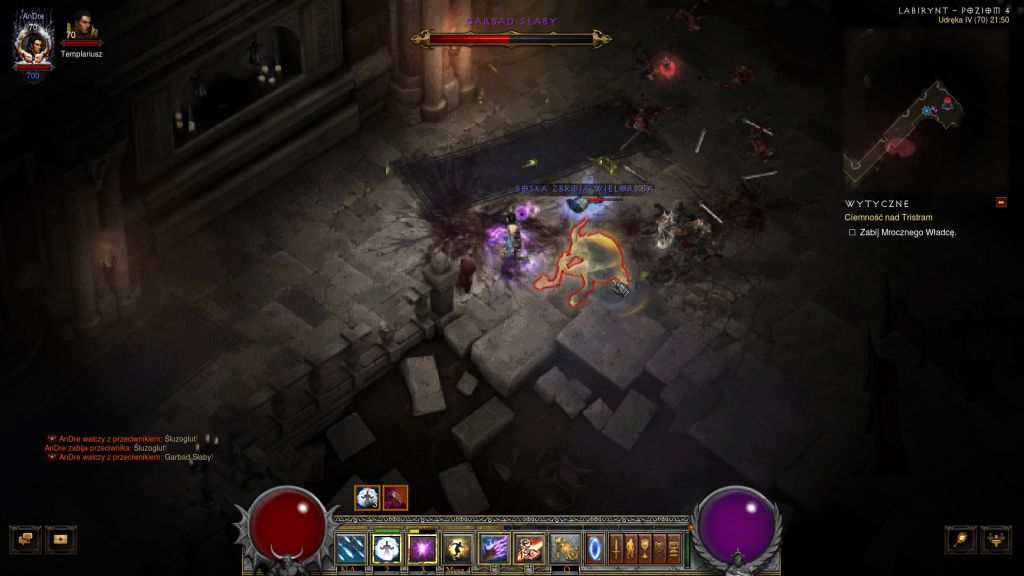Image resolution: width=1024 pixels, height=576 pixels.
Task: Click the winged emblem button bottom right
Action: pyautogui.click(x=996, y=539)
